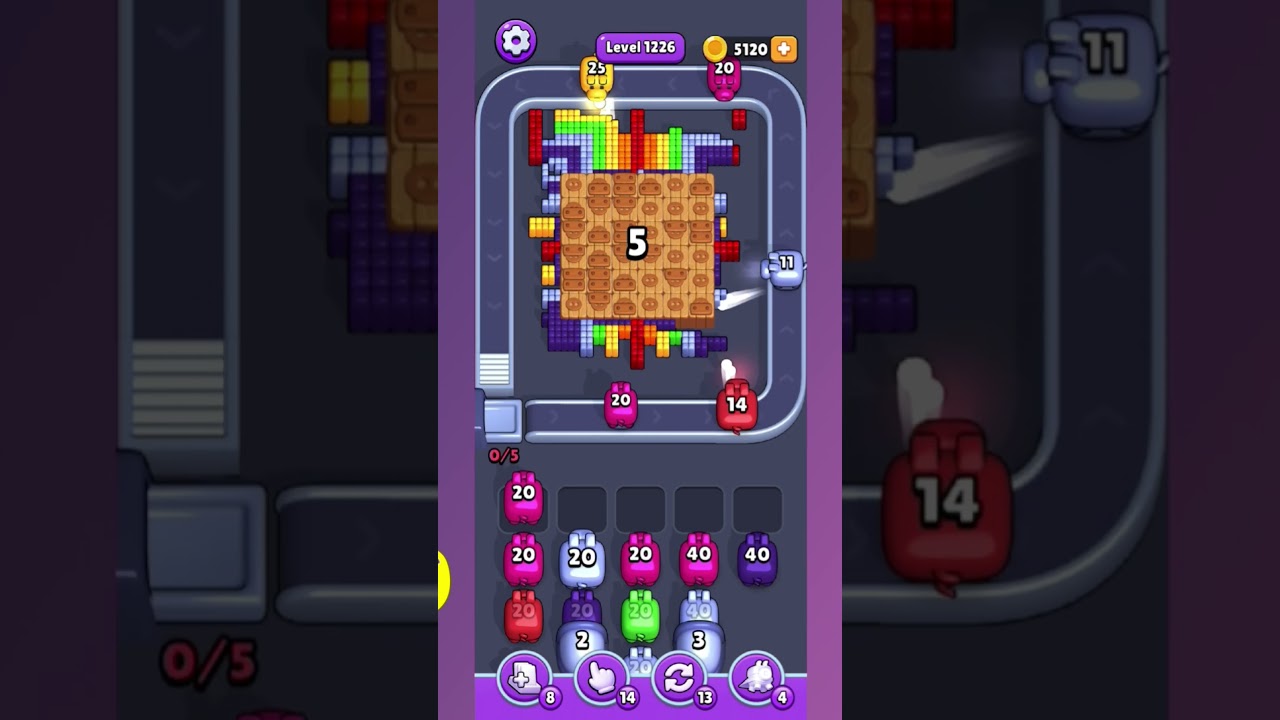Tap the Level 1226 banner
Screen dimensions: 1280x720
pos(639,46)
